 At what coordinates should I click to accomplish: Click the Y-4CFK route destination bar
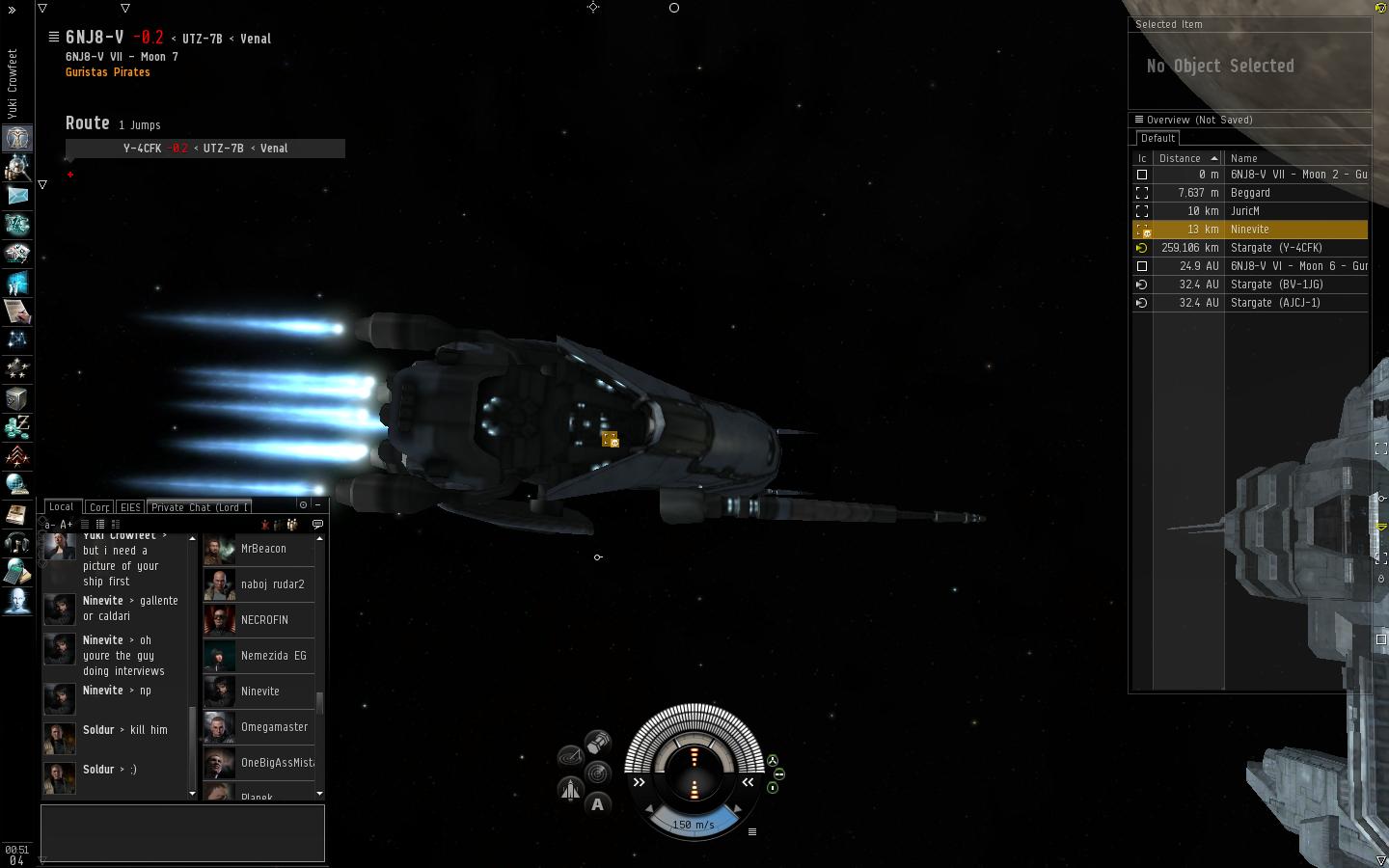(204, 149)
